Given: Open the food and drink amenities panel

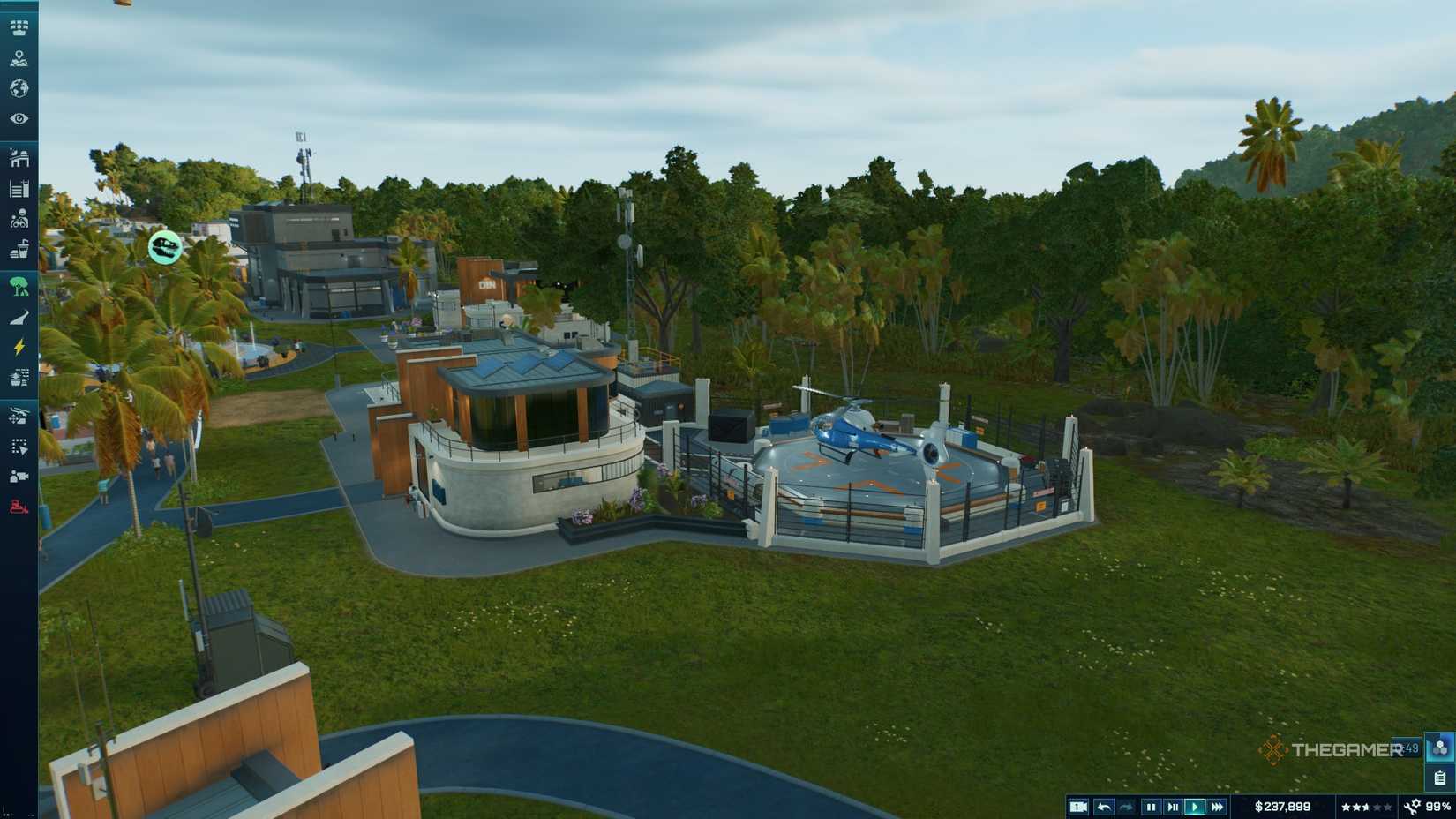Looking at the screenshot, I should 19,248.
